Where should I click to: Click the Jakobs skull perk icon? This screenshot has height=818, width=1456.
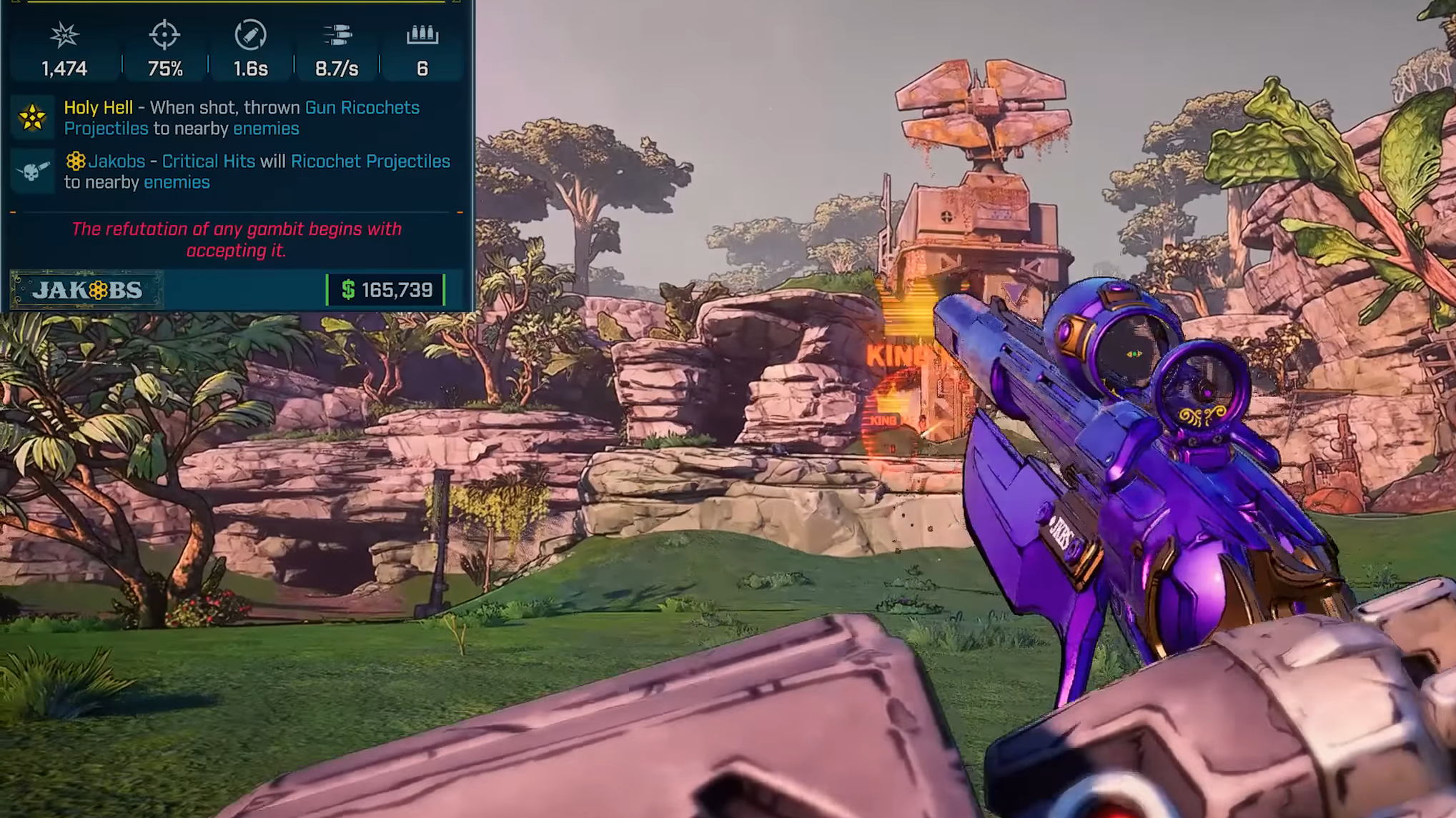click(x=32, y=171)
